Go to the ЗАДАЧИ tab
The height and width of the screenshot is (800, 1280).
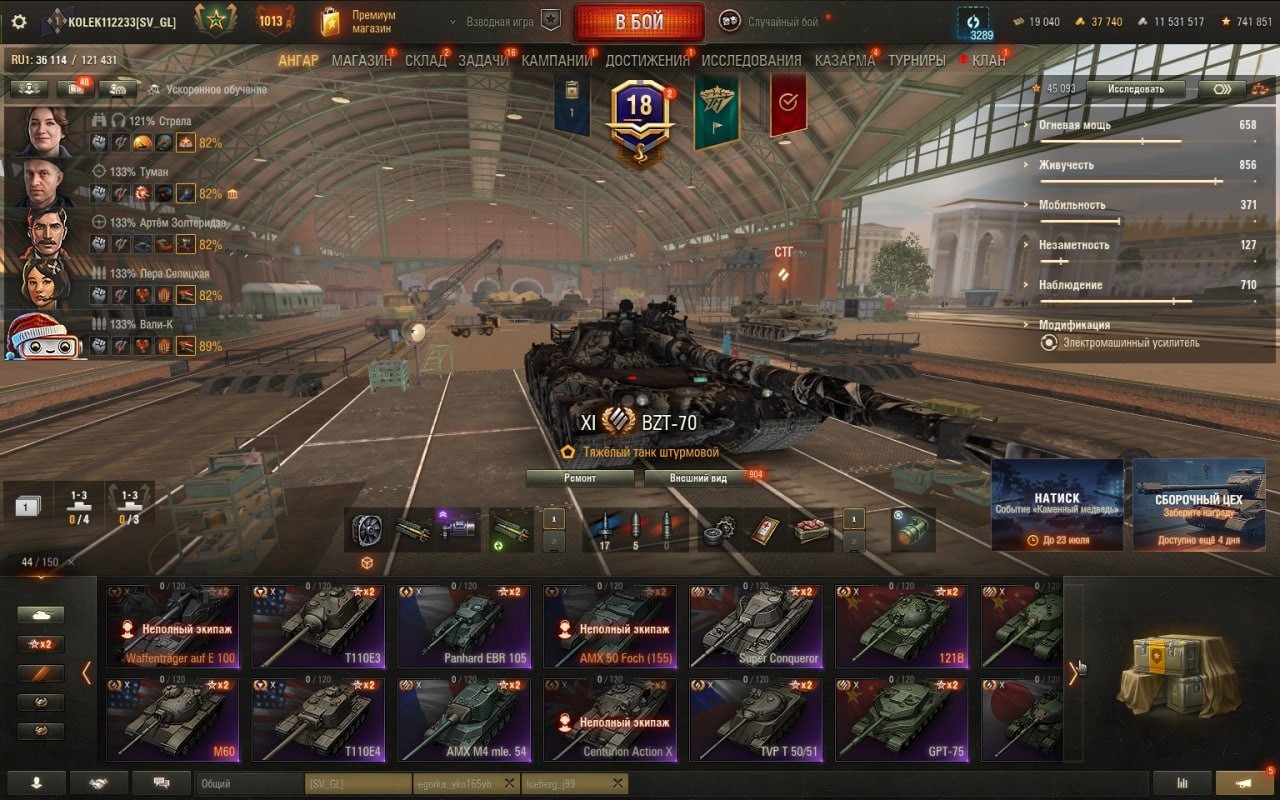(x=483, y=60)
